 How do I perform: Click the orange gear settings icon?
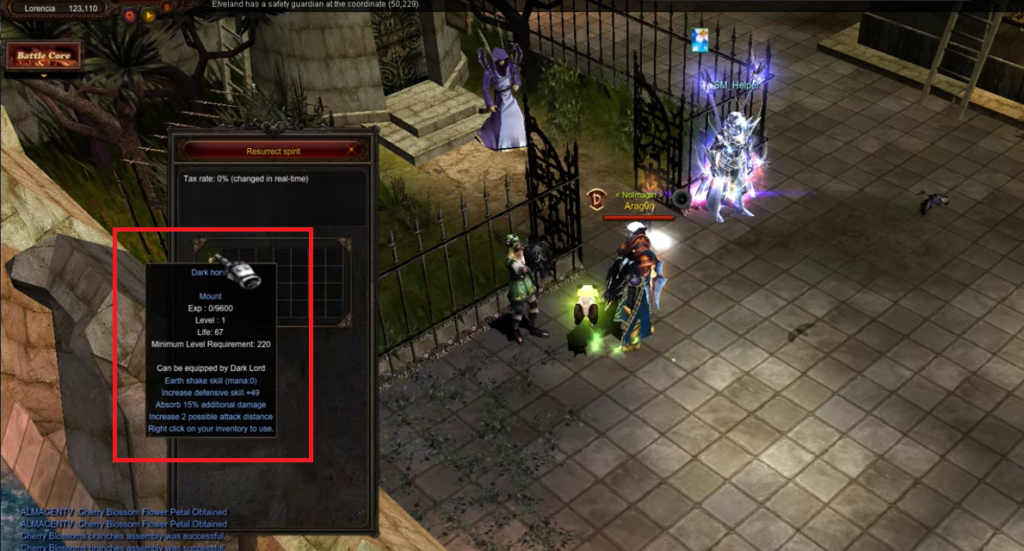tap(130, 15)
